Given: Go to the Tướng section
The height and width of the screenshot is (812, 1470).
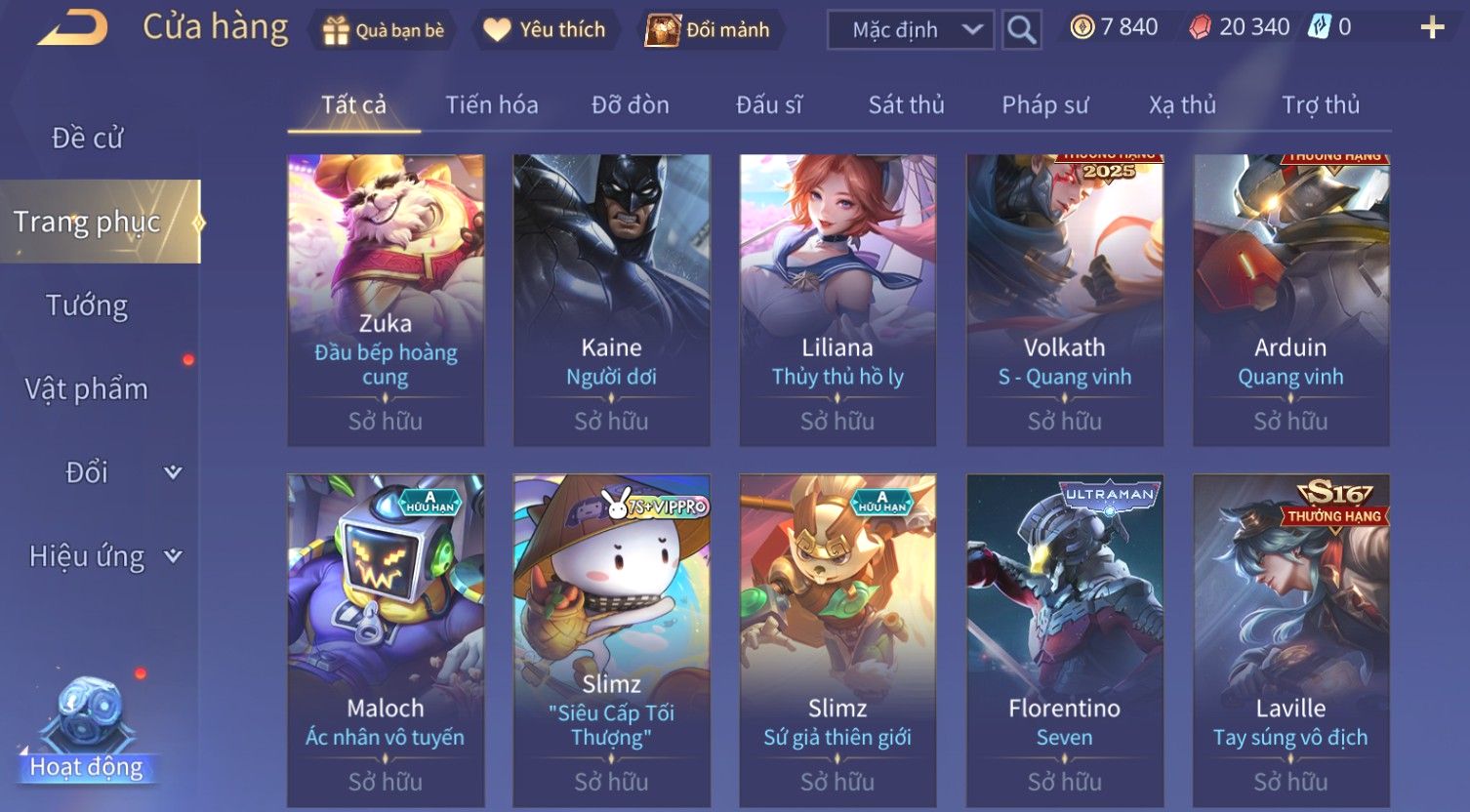Looking at the screenshot, I should click(88, 305).
